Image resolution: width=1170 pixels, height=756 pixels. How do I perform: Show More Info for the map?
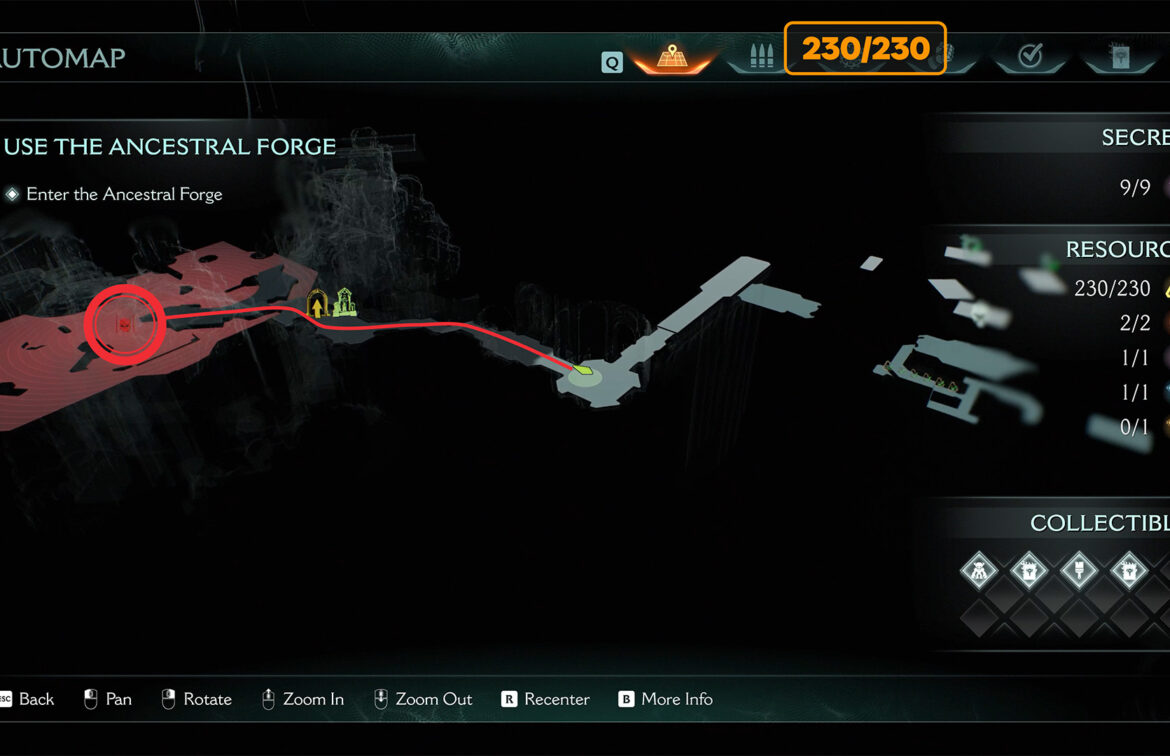(665, 699)
